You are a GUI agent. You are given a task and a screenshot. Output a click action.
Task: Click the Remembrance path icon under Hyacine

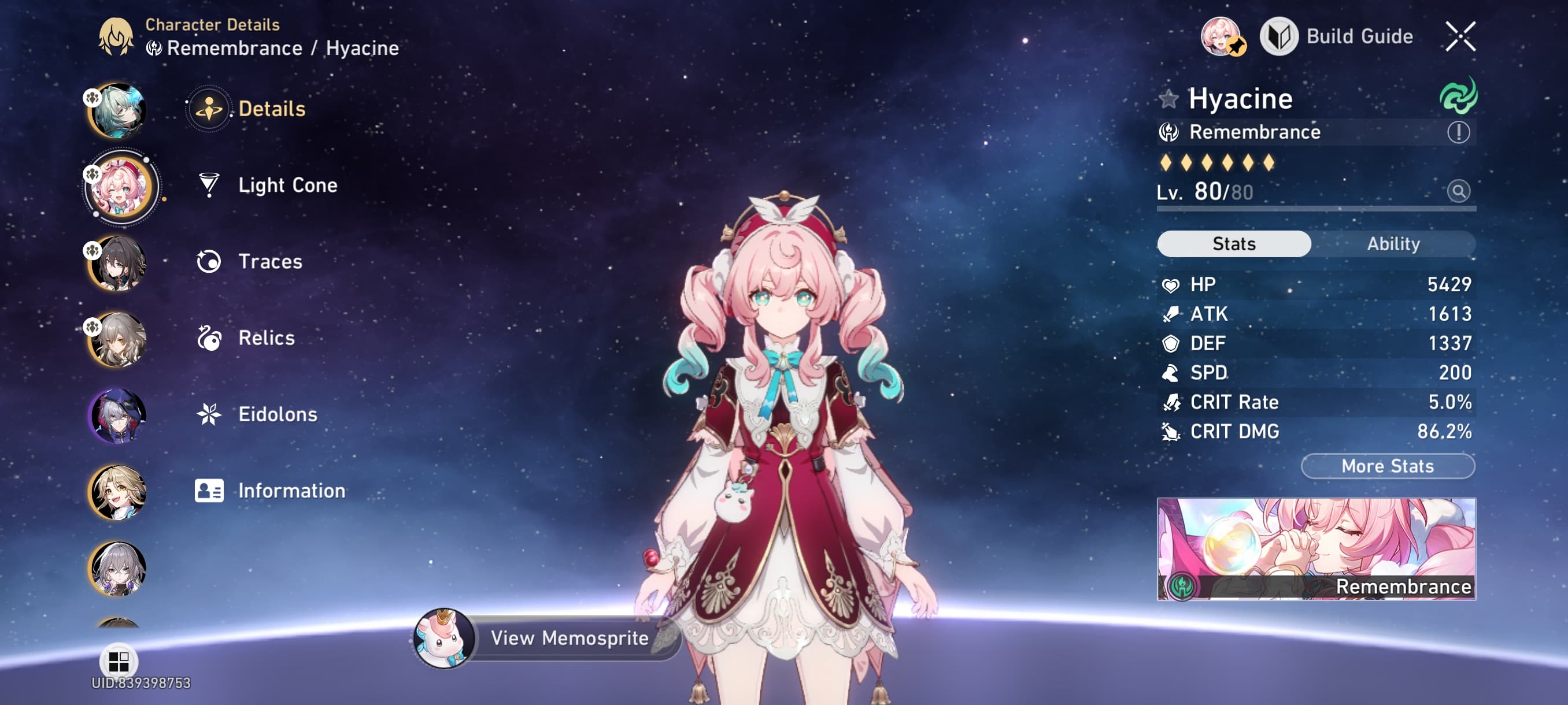[1168, 132]
